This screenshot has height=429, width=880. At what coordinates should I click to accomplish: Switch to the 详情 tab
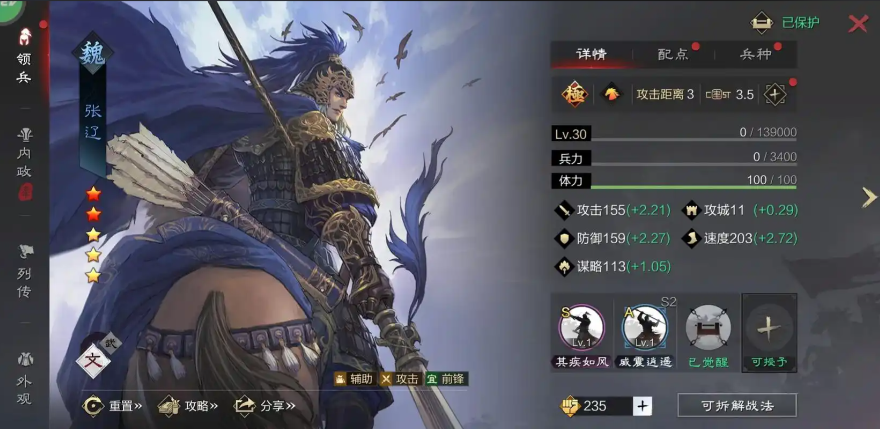pyautogui.click(x=591, y=54)
